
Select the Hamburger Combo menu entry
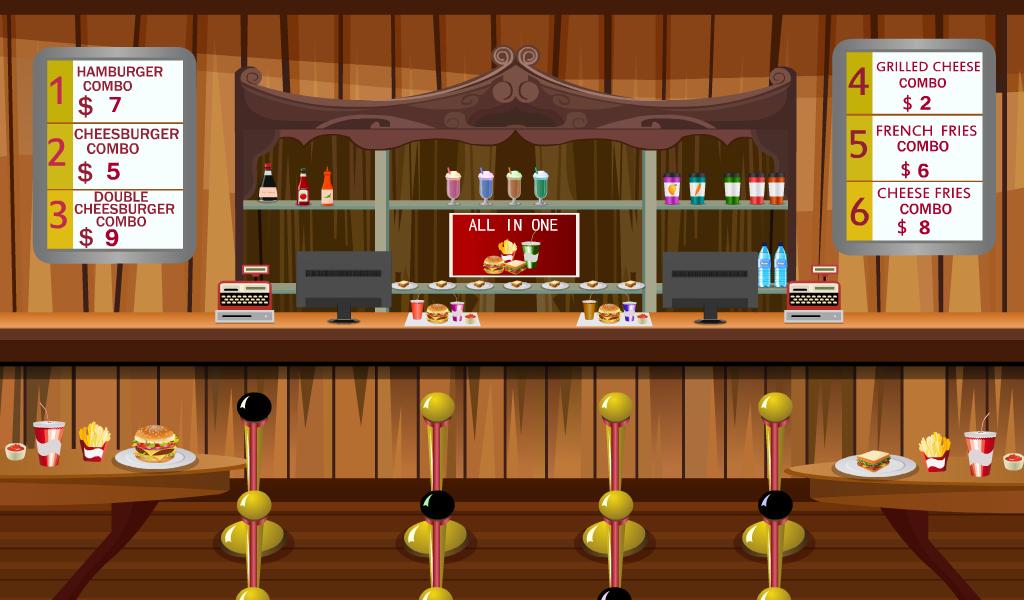tap(116, 91)
